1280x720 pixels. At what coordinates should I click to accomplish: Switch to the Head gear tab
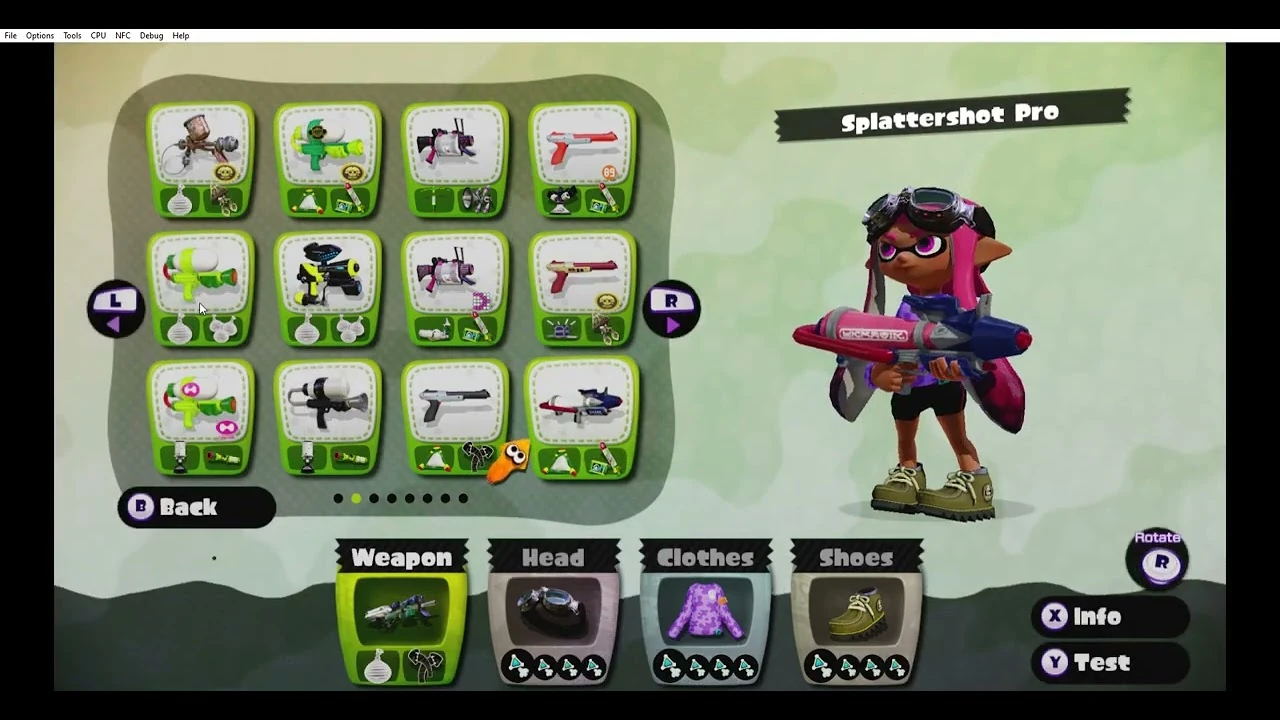click(554, 558)
